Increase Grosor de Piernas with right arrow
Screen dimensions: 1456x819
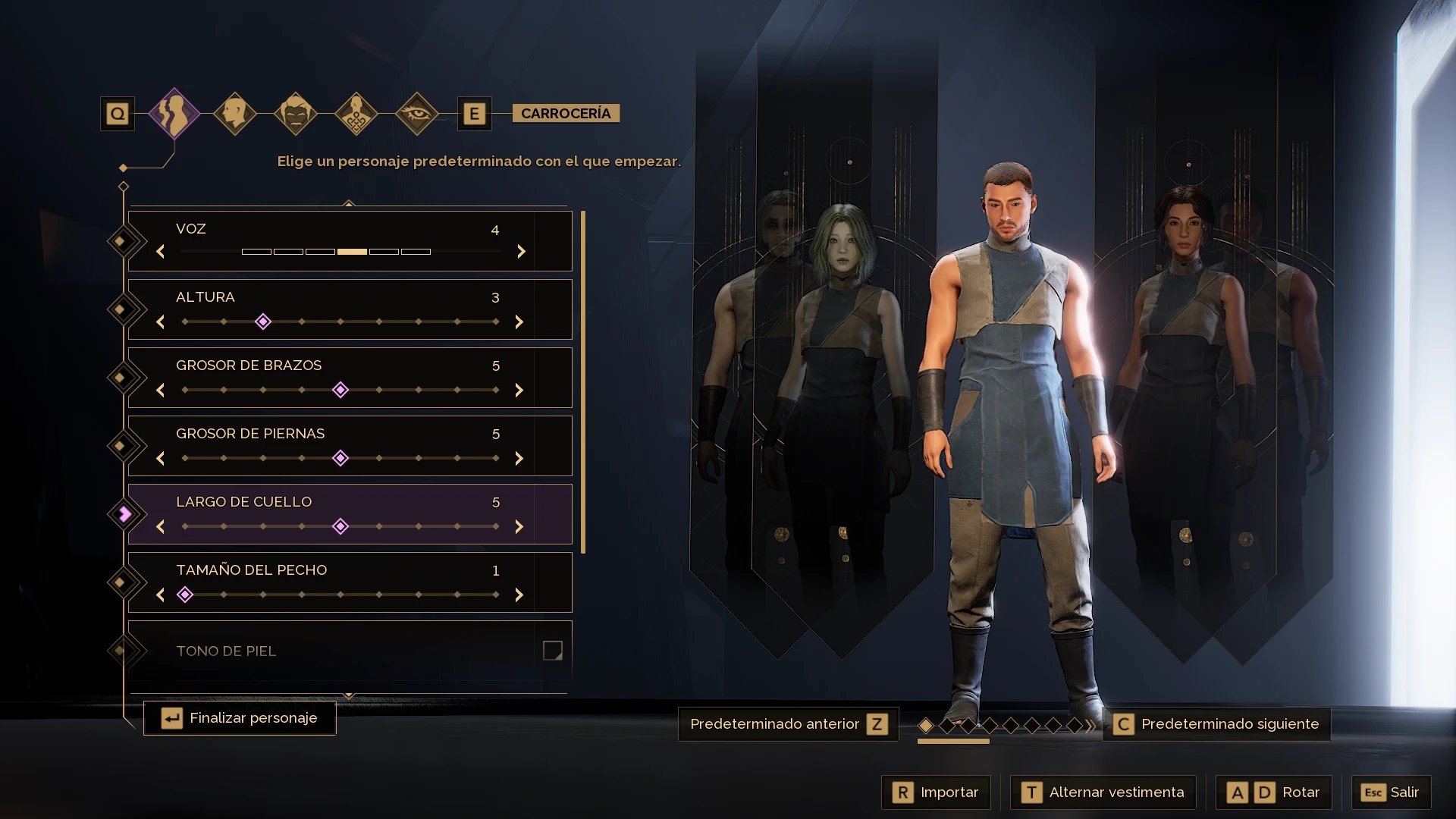coord(519,459)
